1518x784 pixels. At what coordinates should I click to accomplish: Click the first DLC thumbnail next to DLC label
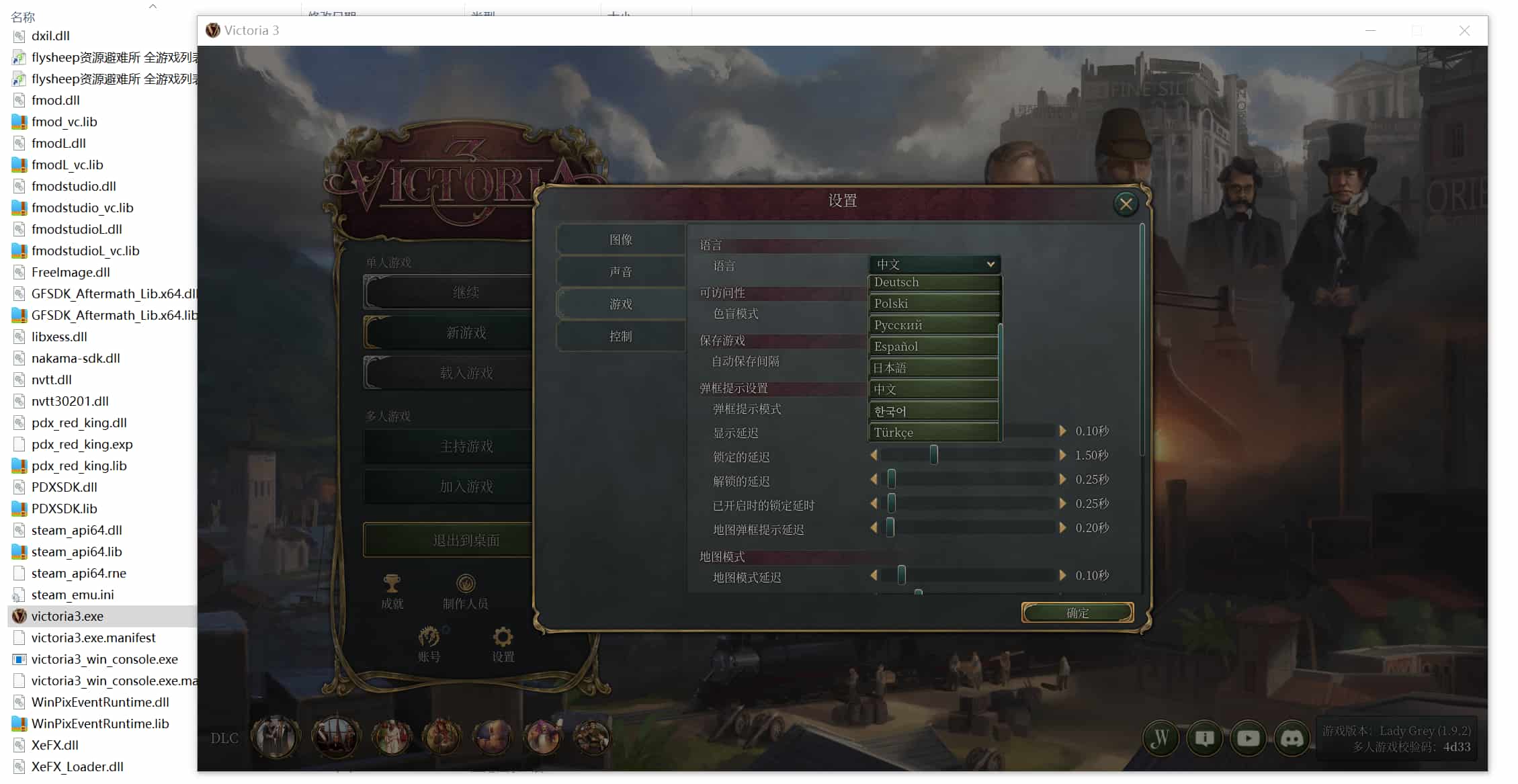[x=275, y=737]
